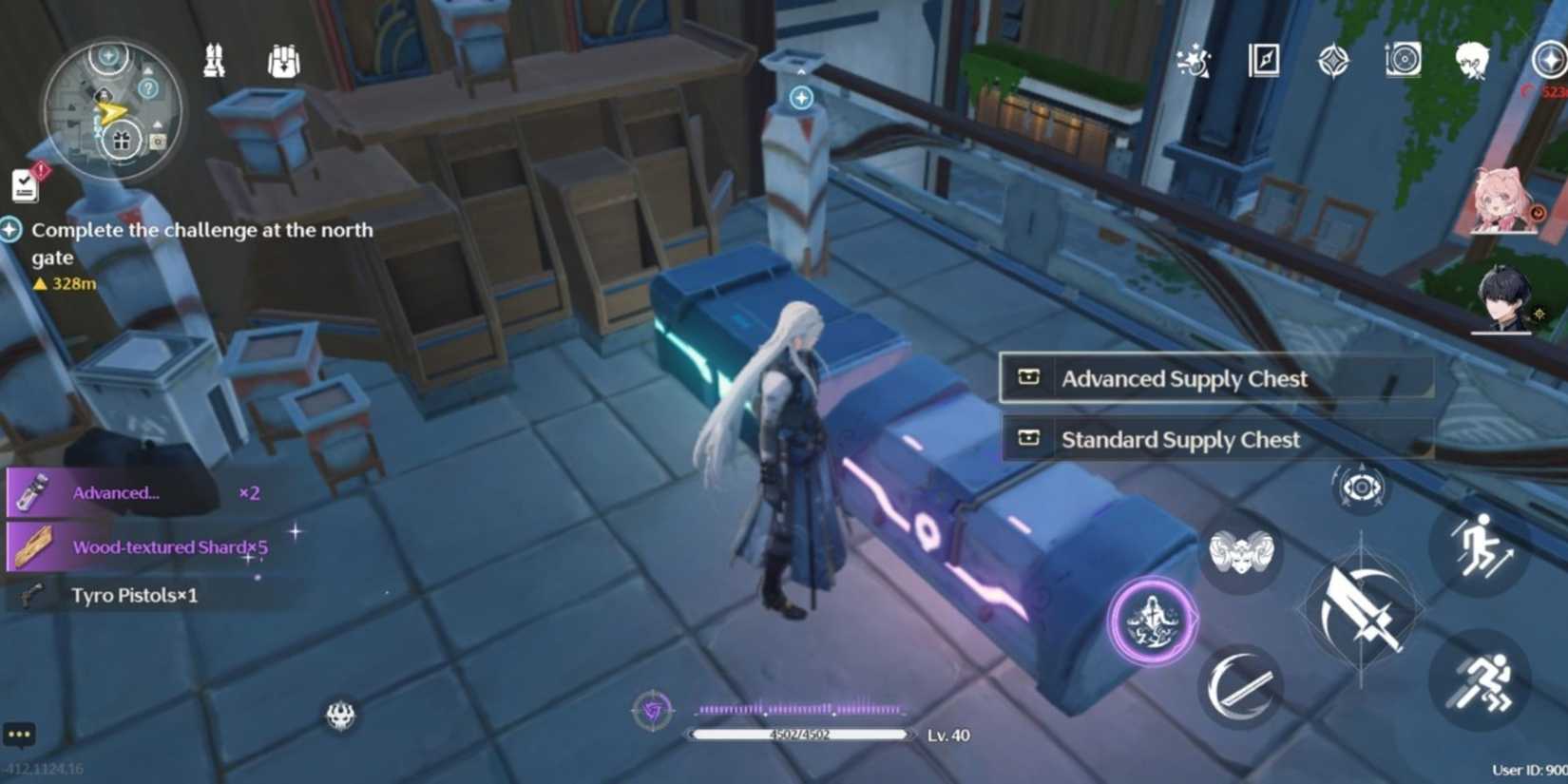1568x784 pixels.
Task: Open chat with the ellipsis icon bottom-left
Action: (19, 734)
